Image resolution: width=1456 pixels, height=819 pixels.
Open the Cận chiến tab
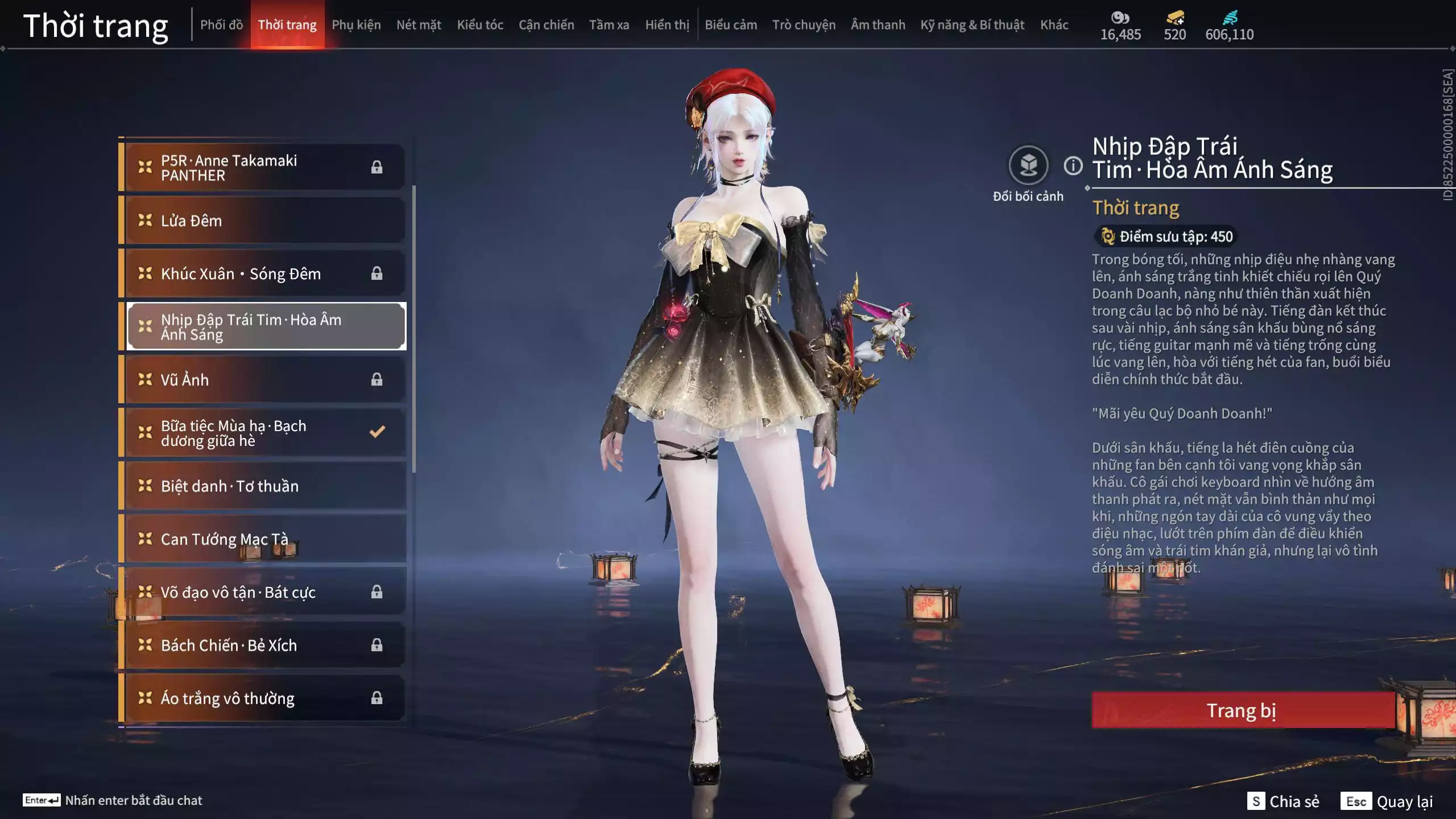(546, 25)
